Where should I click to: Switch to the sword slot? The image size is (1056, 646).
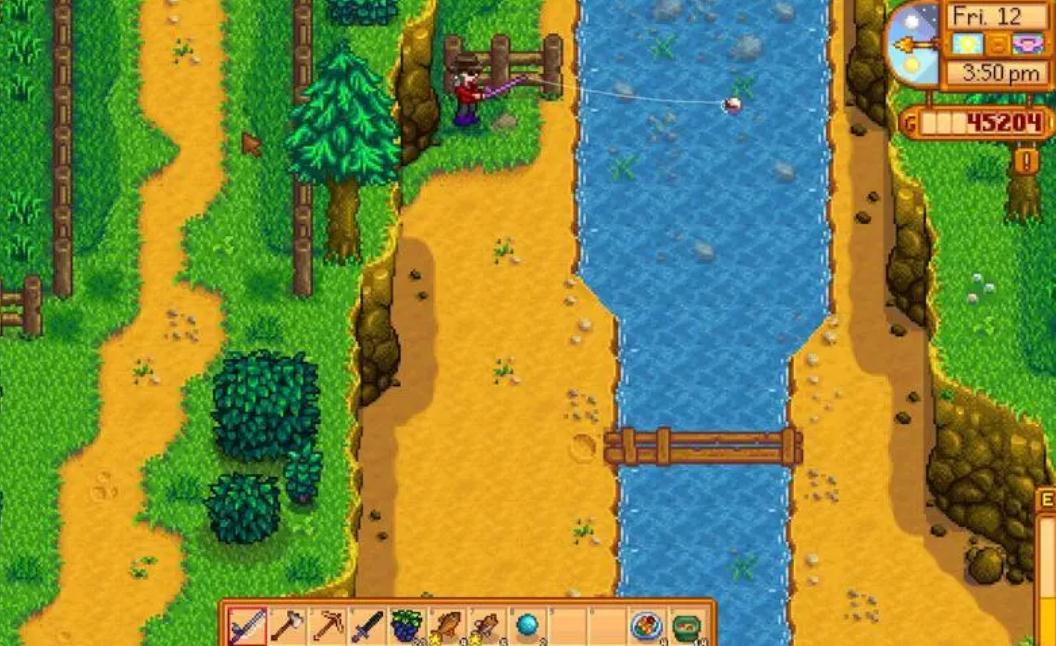point(366,626)
